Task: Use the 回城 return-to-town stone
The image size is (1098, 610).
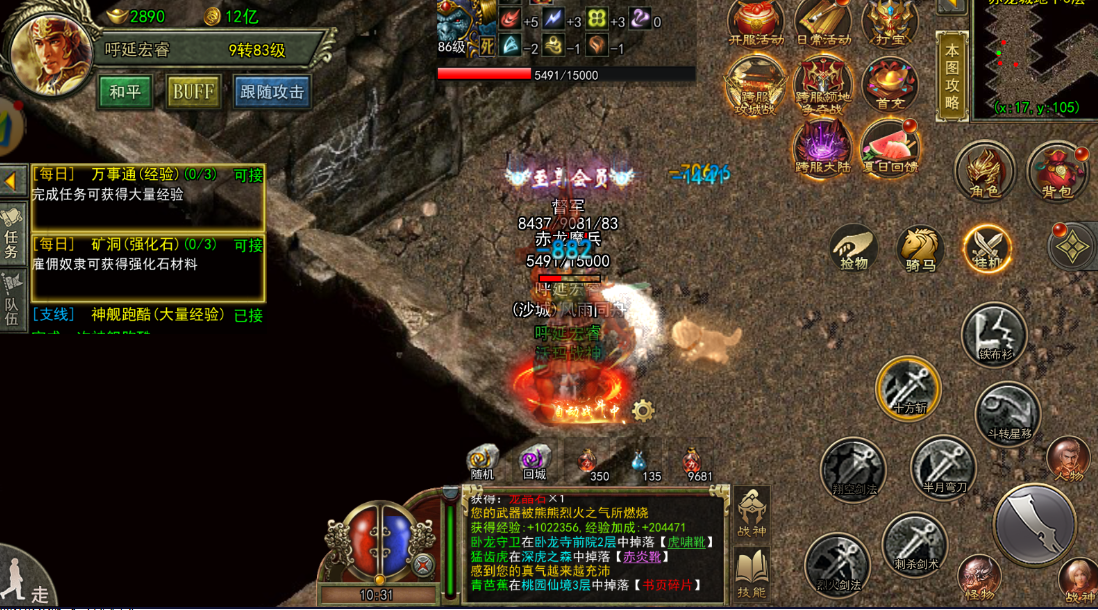Action: [534, 461]
